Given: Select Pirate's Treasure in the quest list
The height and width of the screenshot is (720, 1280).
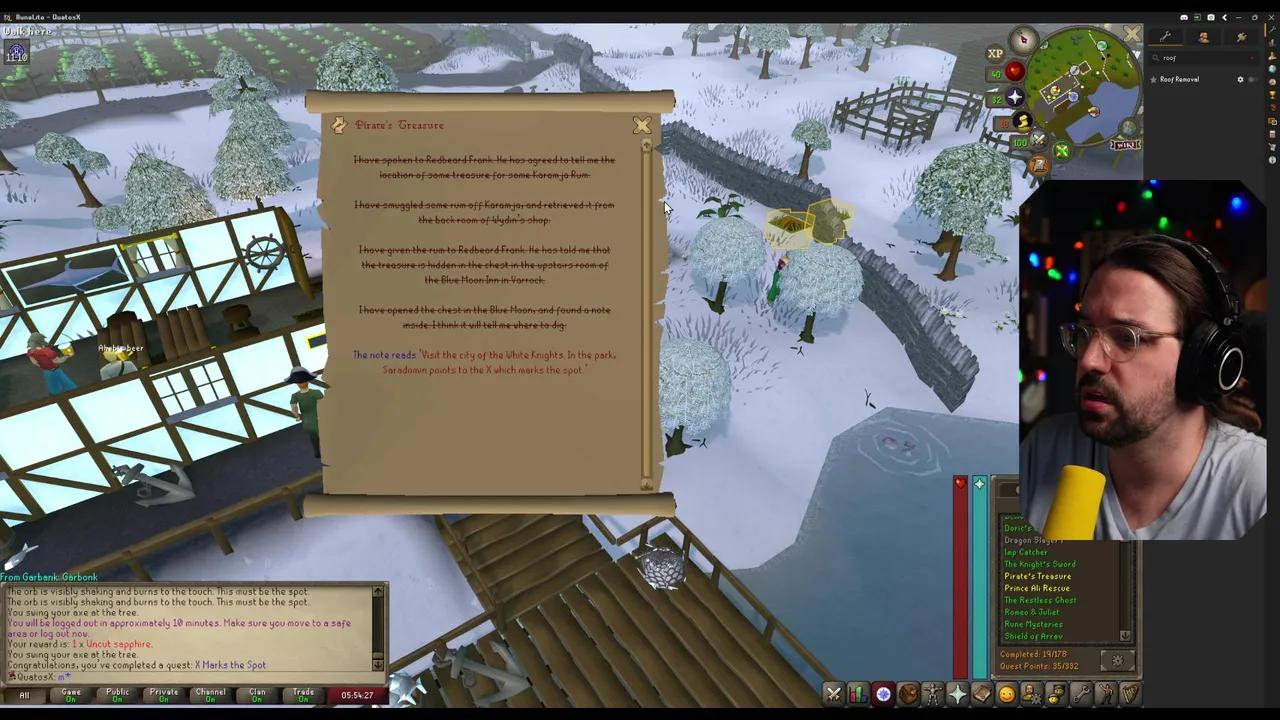Looking at the screenshot, I should click(1037, 576).
